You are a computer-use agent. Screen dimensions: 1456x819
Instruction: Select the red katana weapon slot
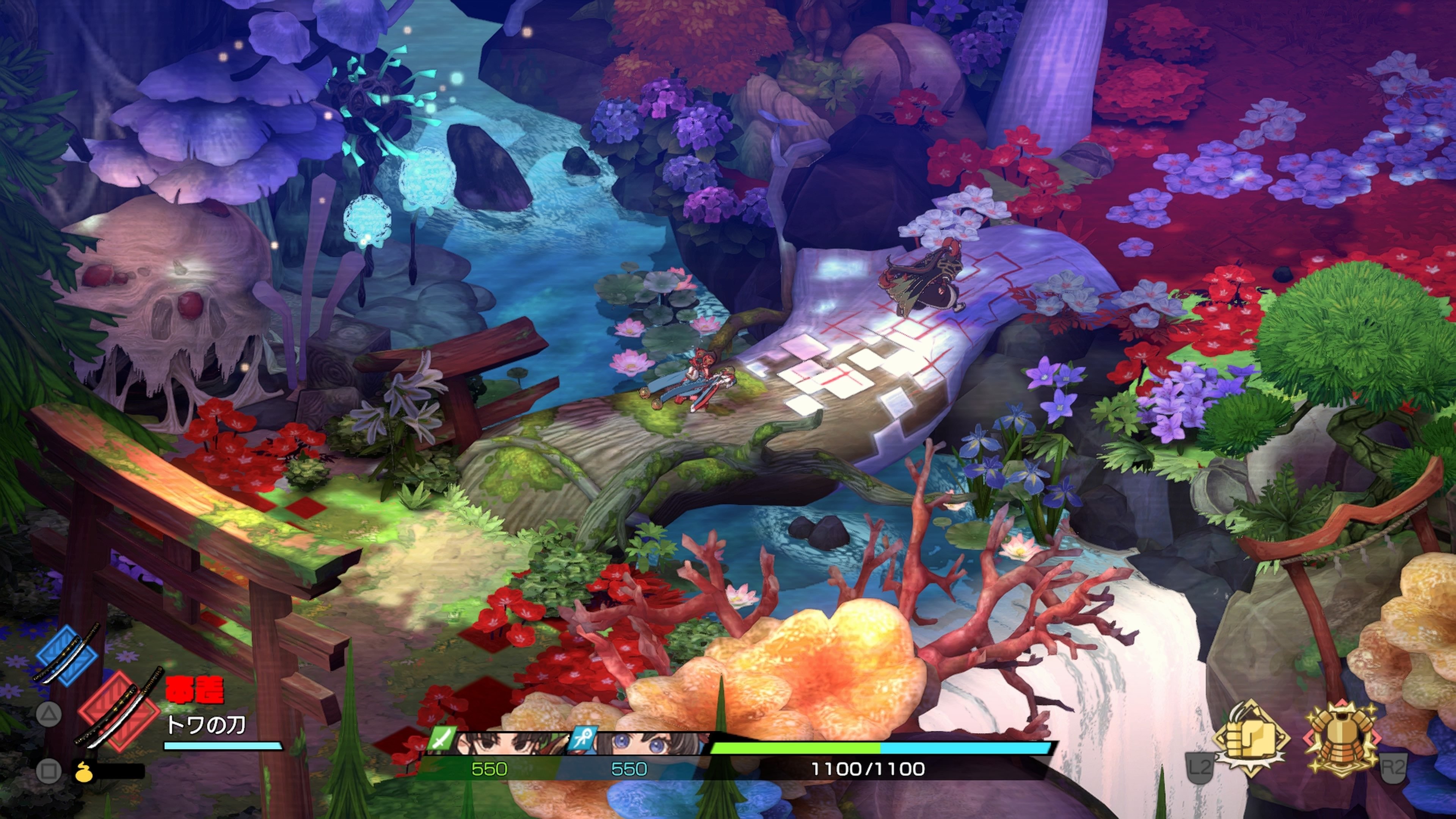click(119, 710)
